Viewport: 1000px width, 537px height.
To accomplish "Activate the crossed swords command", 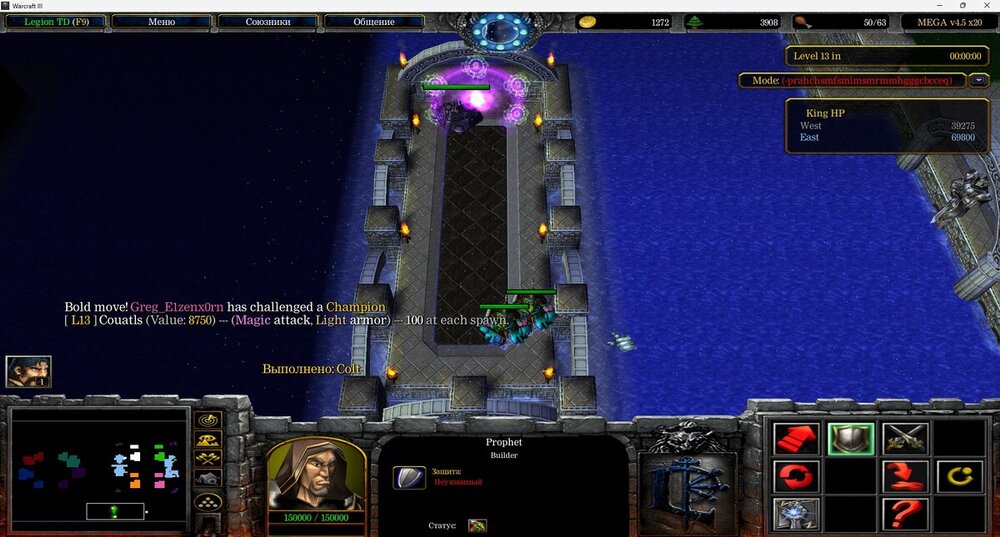I will pyautogui.click(x=905, y=438).
